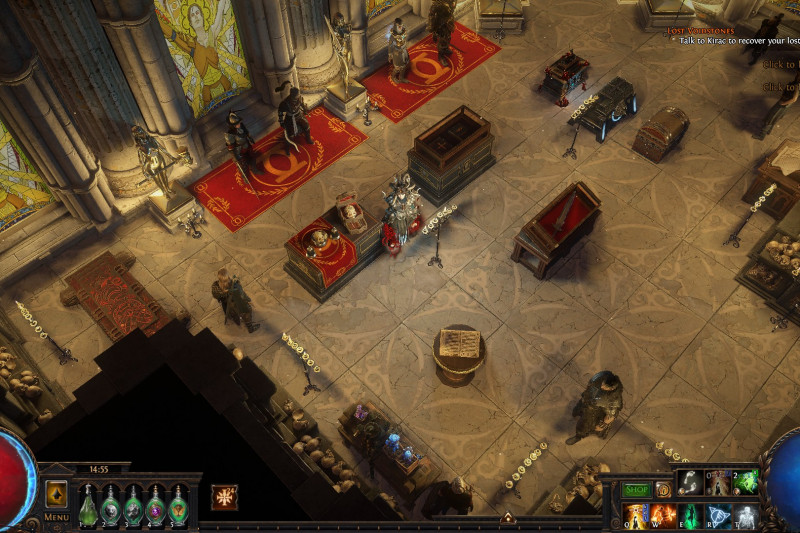Activate the blue triangle rune skill on R

coord(719,516)
